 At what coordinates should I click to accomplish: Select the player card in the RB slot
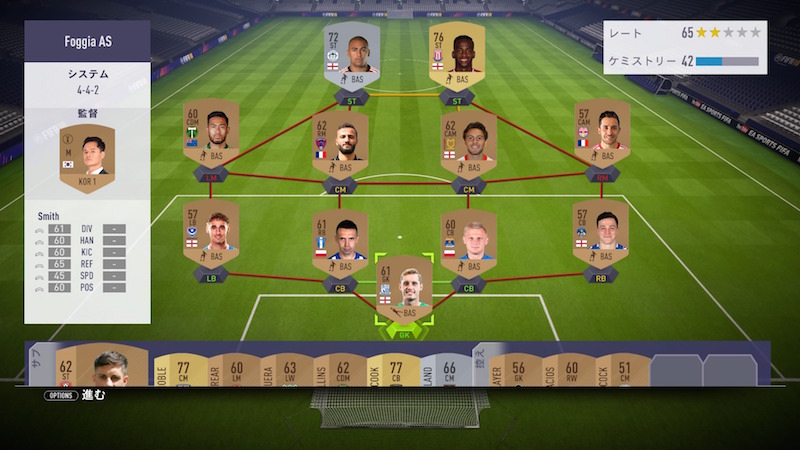[x=600, y=237]
